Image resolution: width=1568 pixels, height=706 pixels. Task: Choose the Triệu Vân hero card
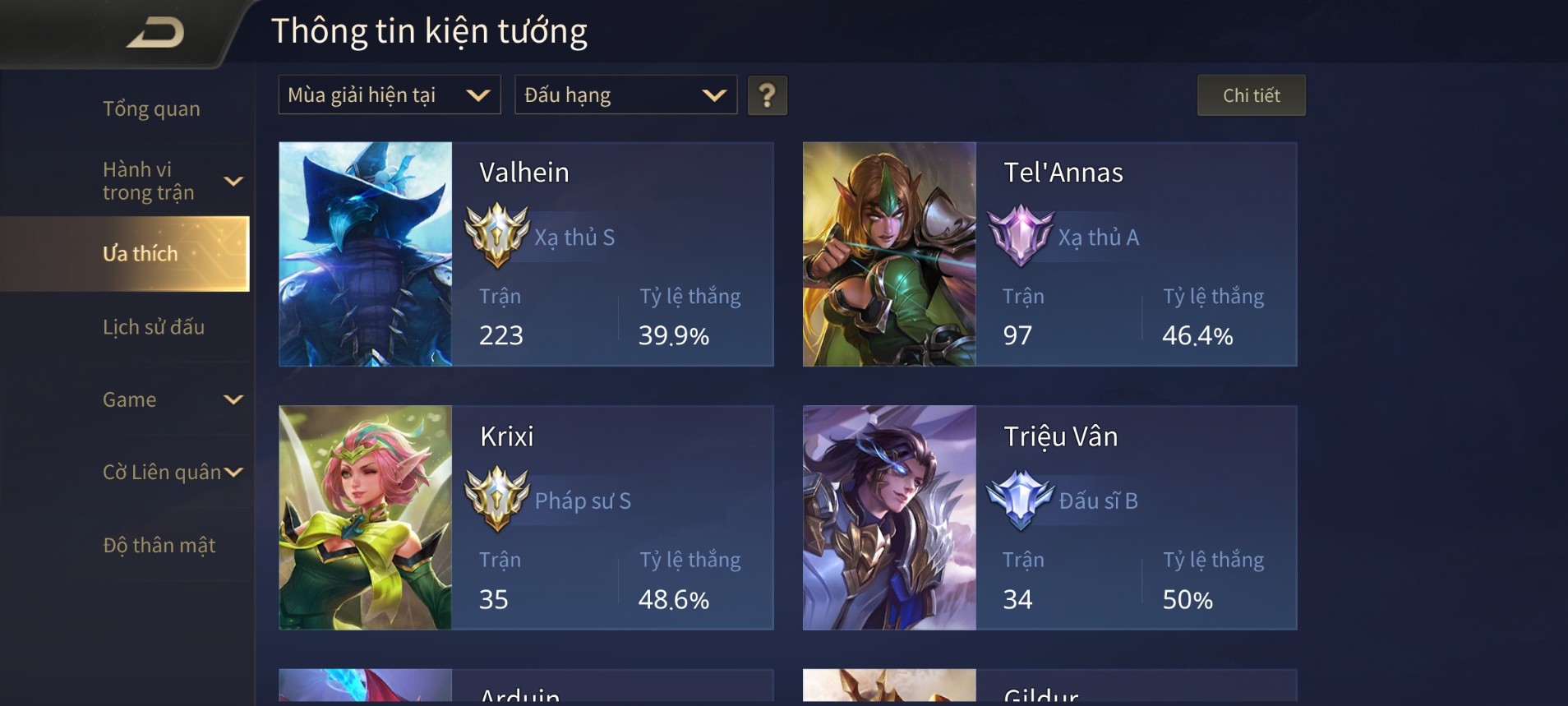pos(1049,518)
